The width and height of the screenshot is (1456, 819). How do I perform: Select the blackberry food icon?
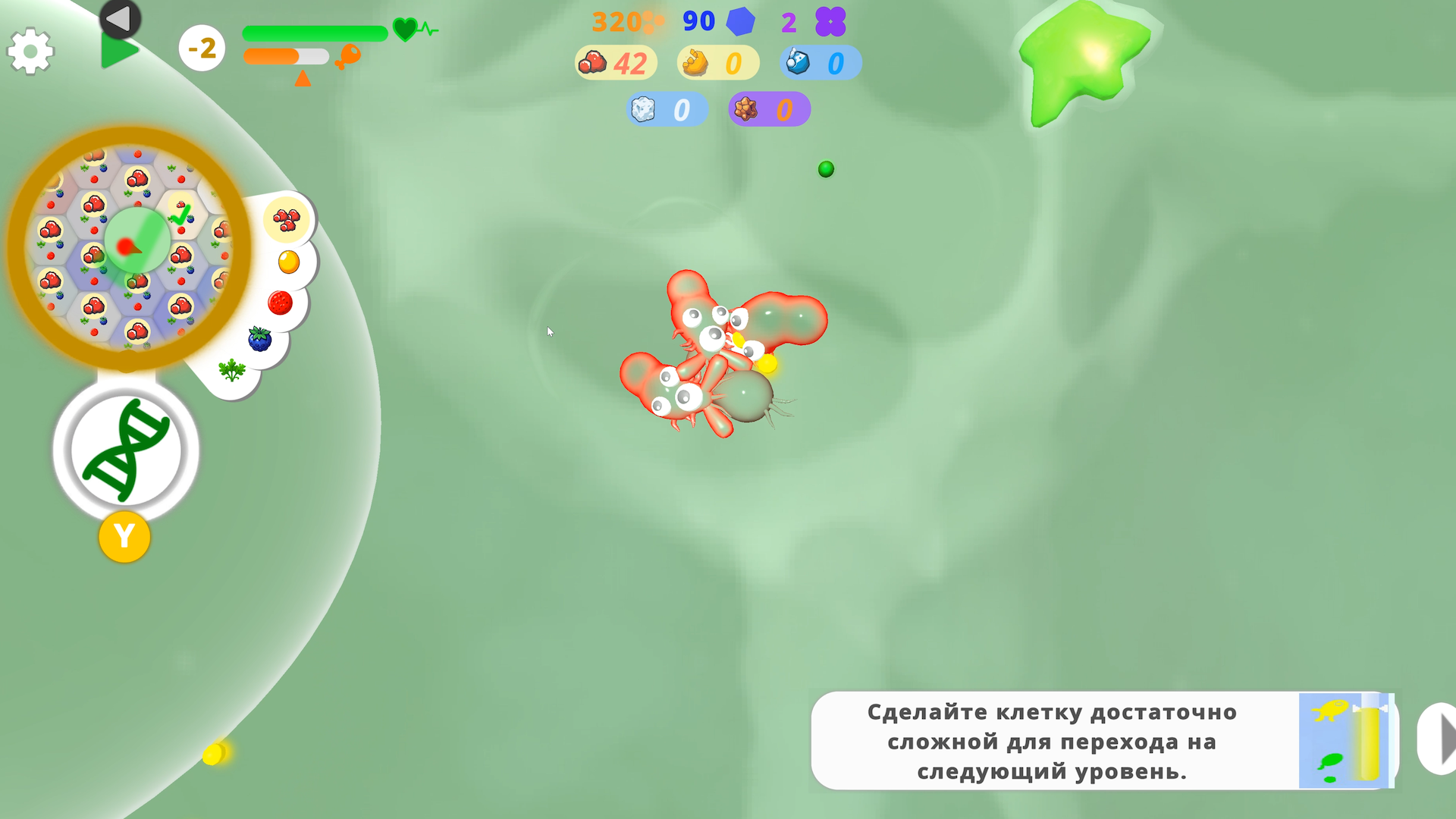point(261,339)
